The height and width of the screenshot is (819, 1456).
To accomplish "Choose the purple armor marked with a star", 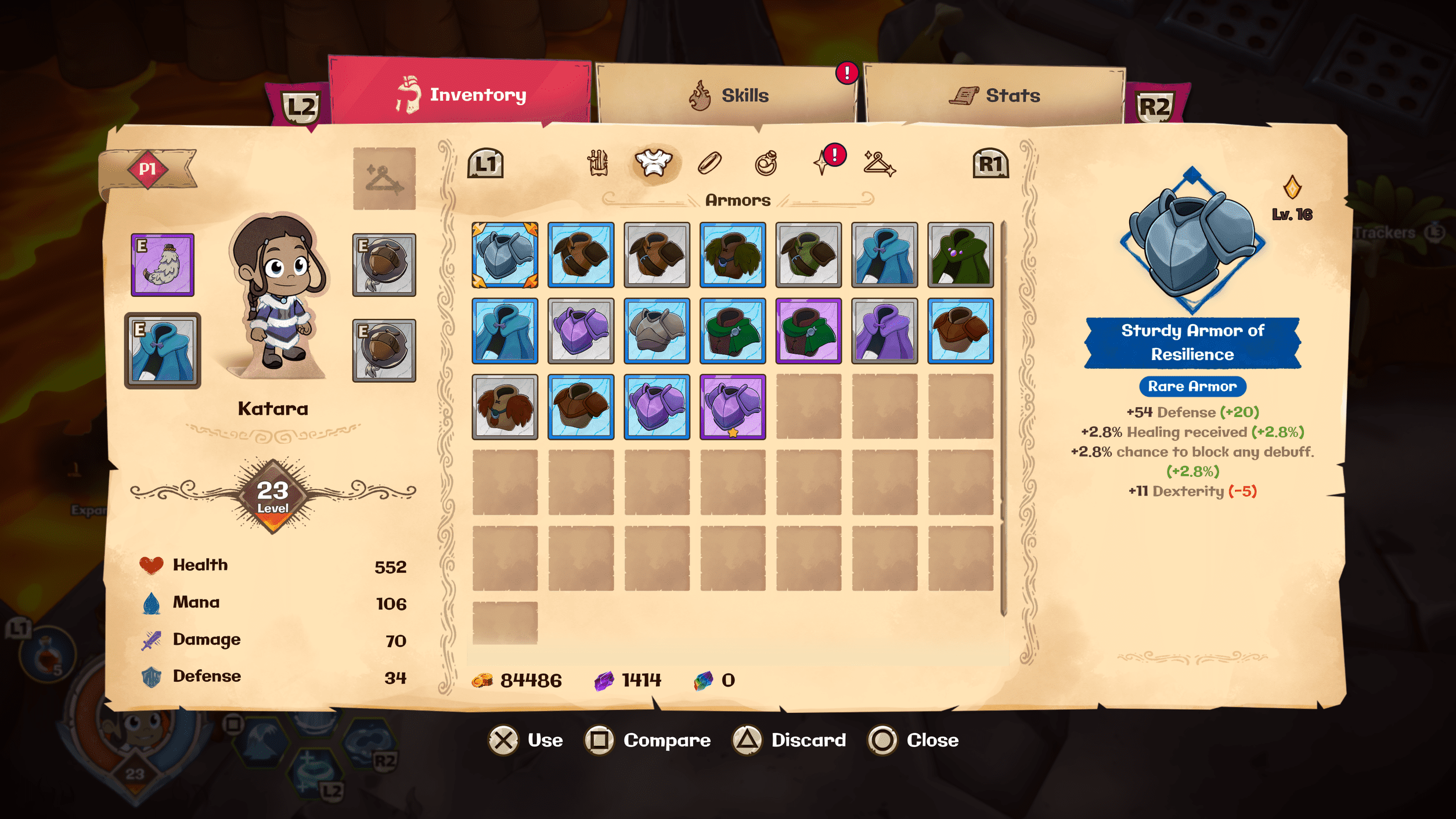I will point(733,407).
